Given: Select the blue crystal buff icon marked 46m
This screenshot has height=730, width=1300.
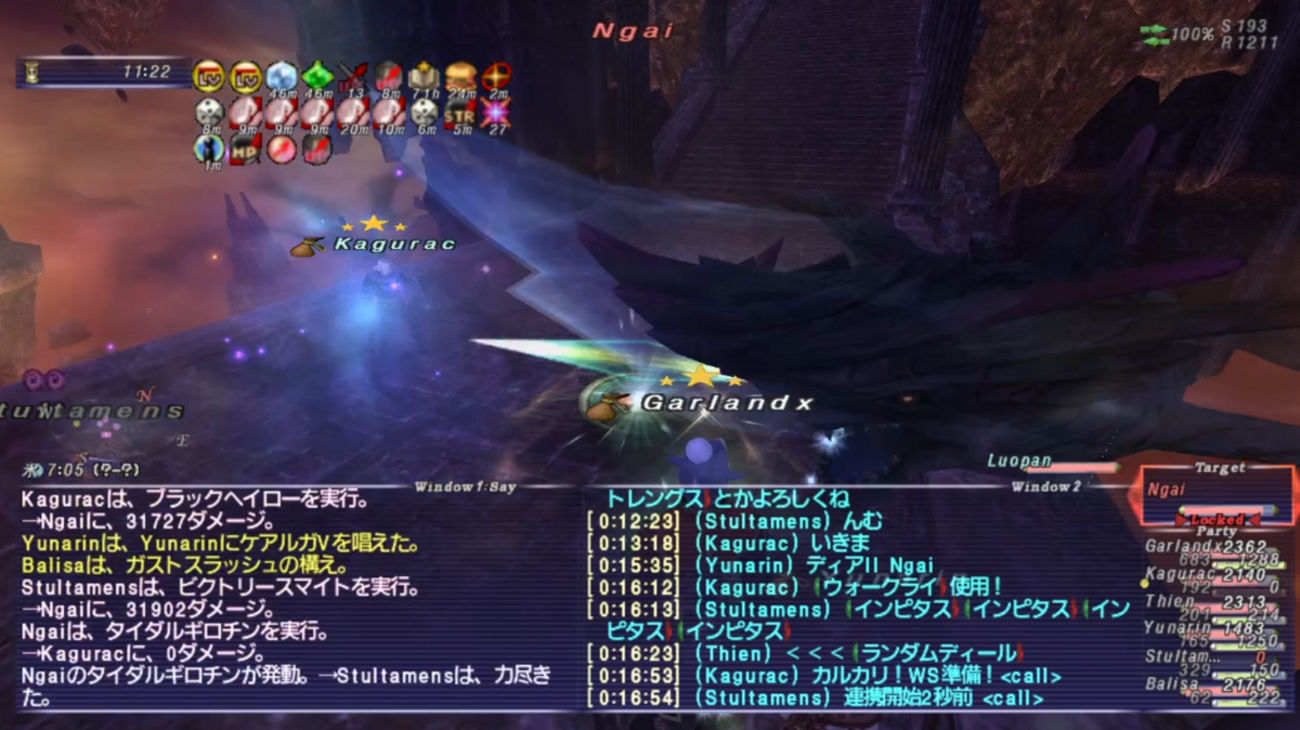Looking at the screenshot, I should coord(280,75).
